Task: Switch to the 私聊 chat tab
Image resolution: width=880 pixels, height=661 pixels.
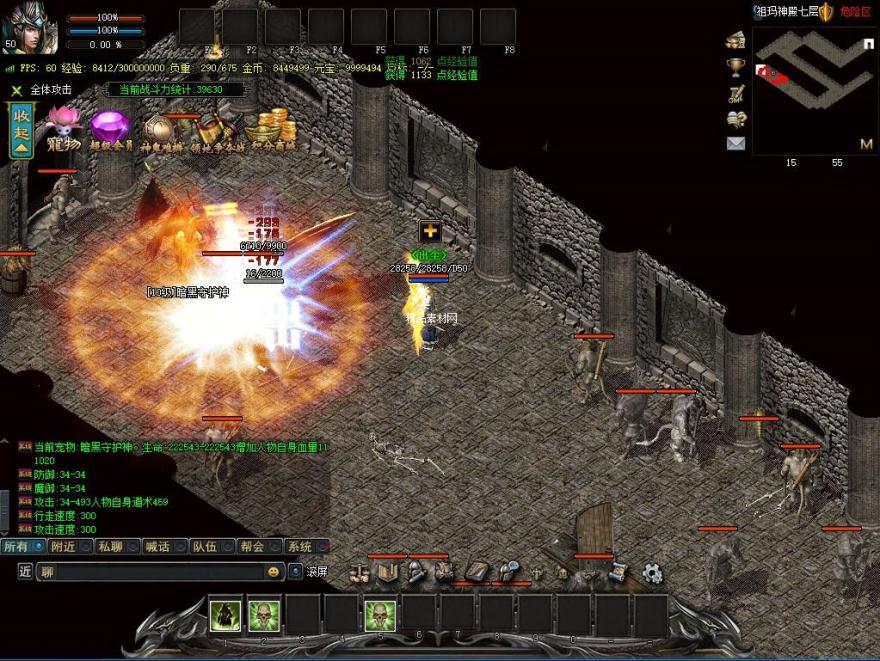Action: tap(110, 547)
